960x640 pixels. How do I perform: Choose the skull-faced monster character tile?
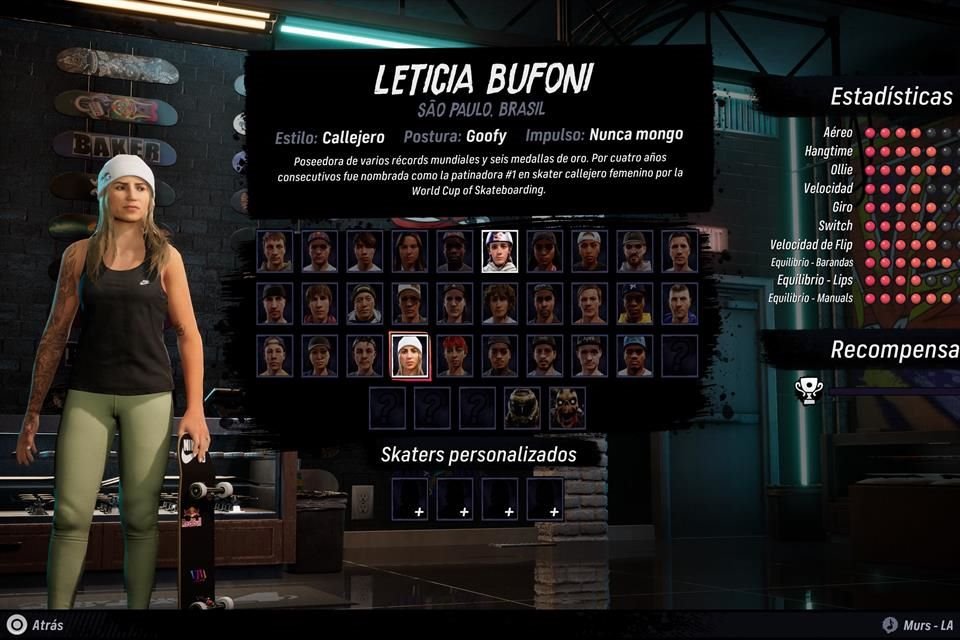tap(567, 407)
